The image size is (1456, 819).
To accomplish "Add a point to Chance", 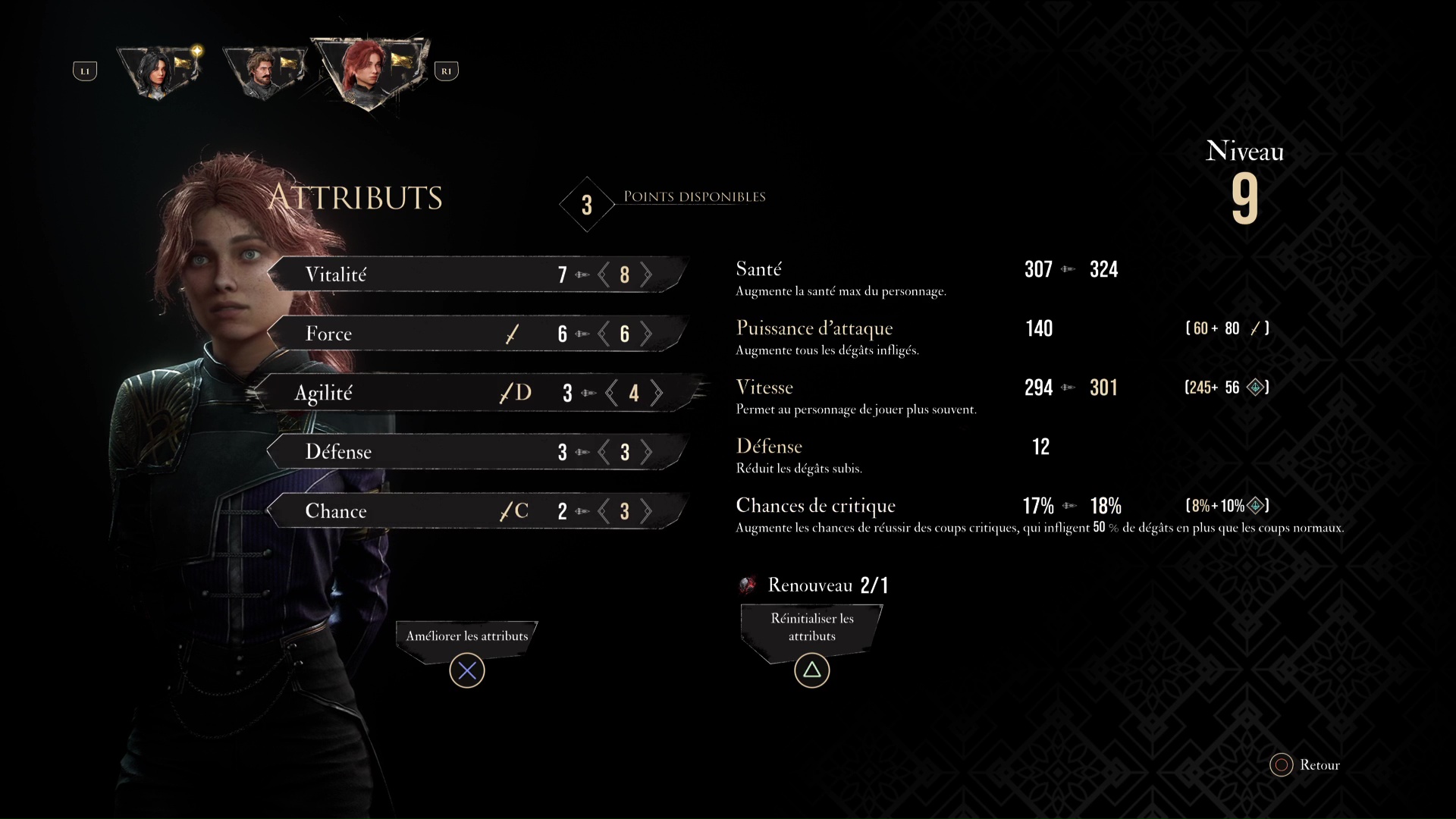I will pos(646,511).
